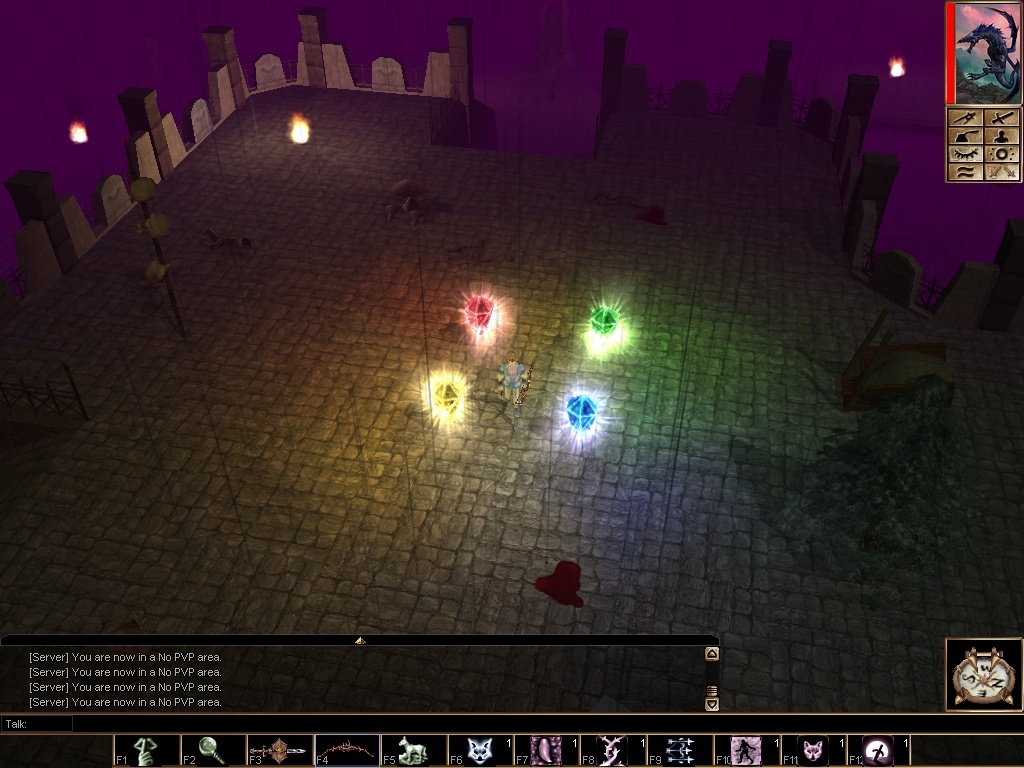The width and height of the screenshot is (1024, 768).
Task: Click the closed eye icon under portrait
Action: [x=963, y=154]
